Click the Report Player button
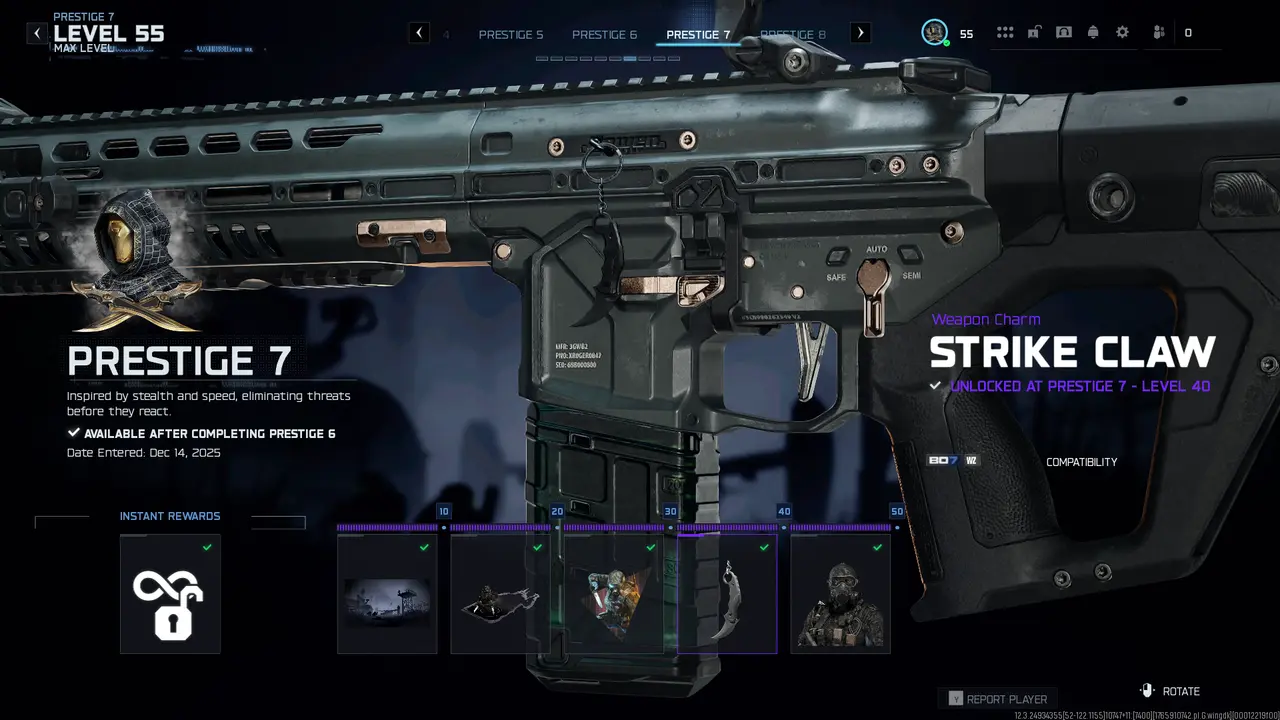 click(997, 699)
